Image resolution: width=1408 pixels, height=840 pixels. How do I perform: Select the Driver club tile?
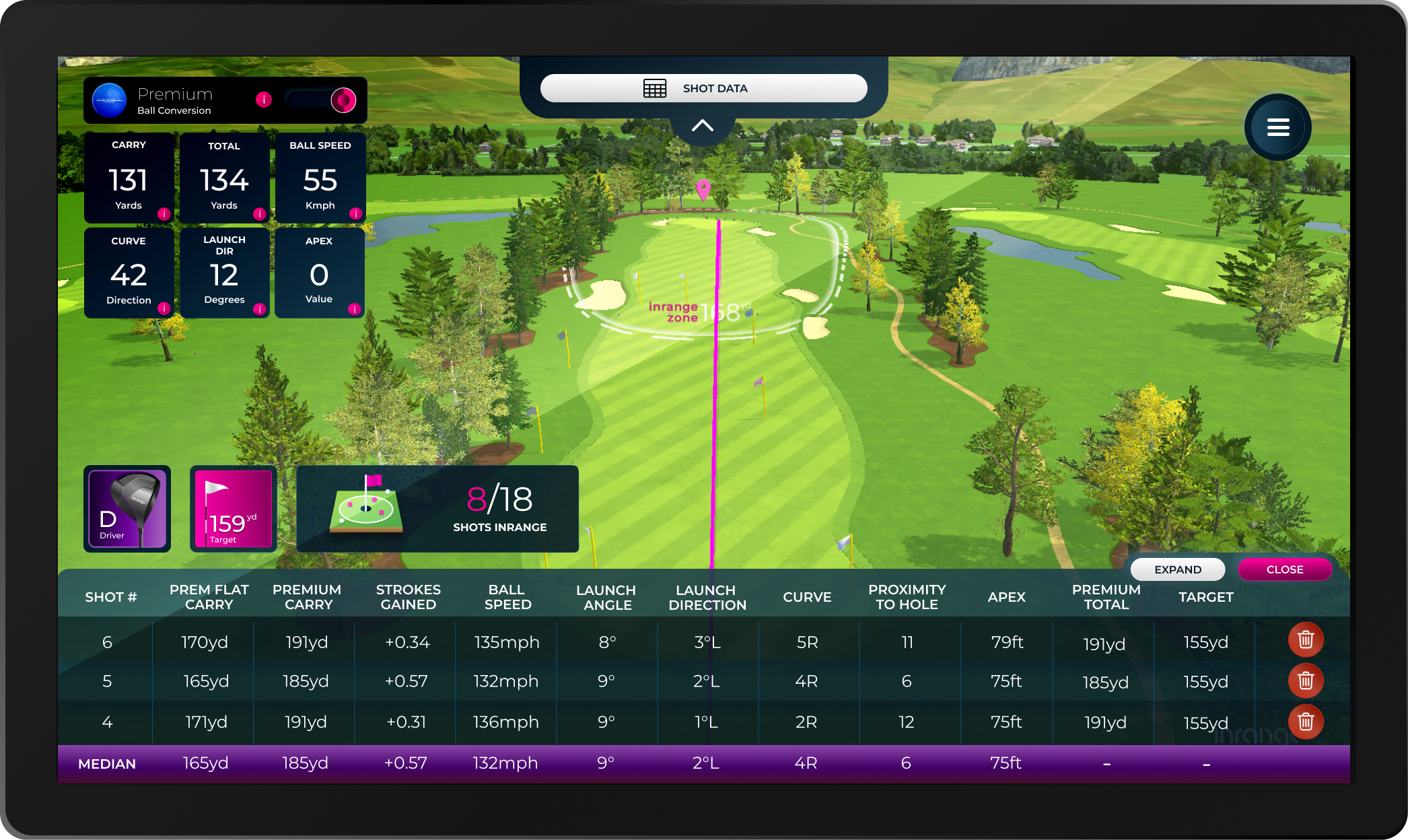127,509
